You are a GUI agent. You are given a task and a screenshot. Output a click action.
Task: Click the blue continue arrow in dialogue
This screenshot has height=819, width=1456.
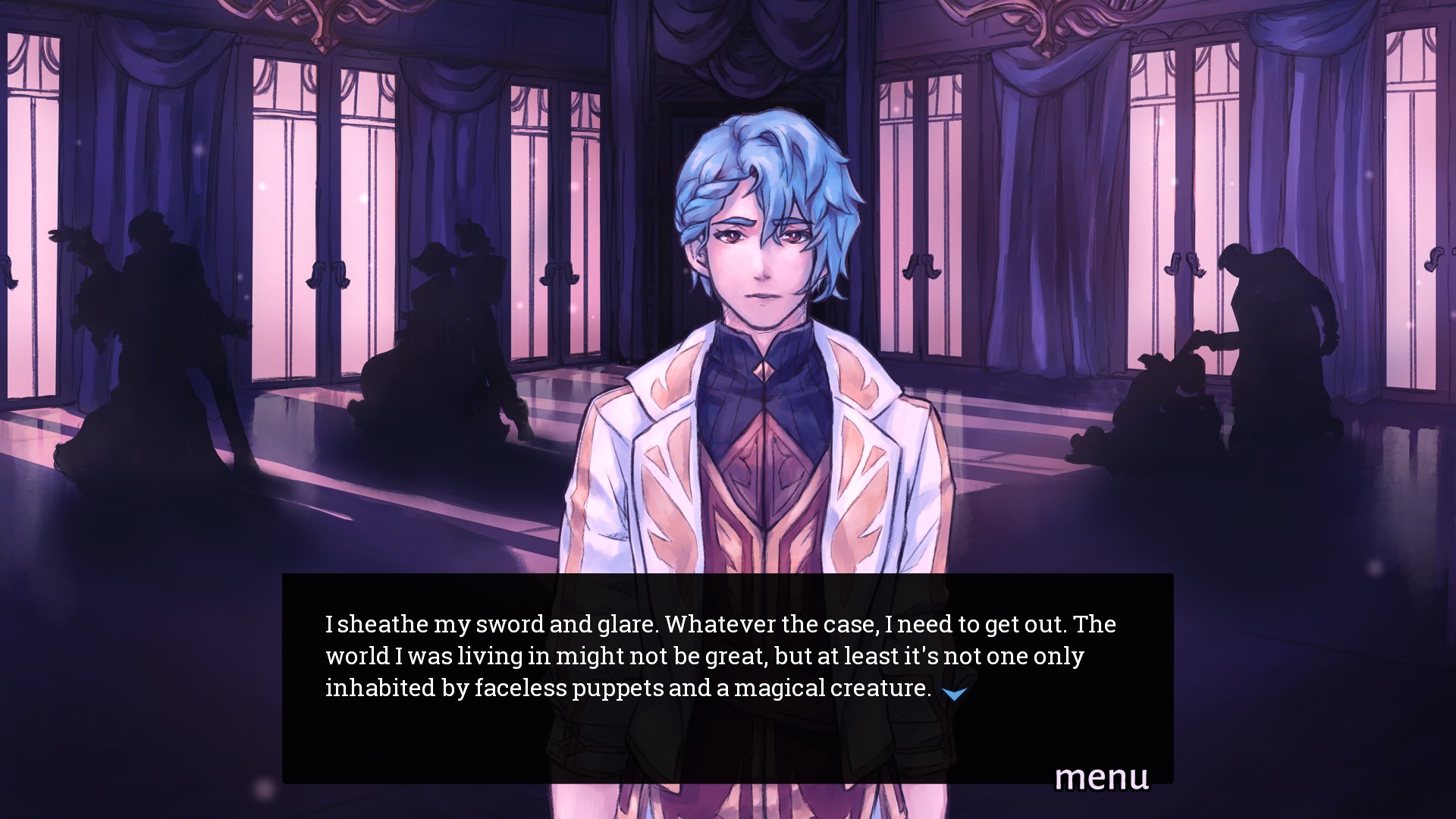(x=954, y=693)
